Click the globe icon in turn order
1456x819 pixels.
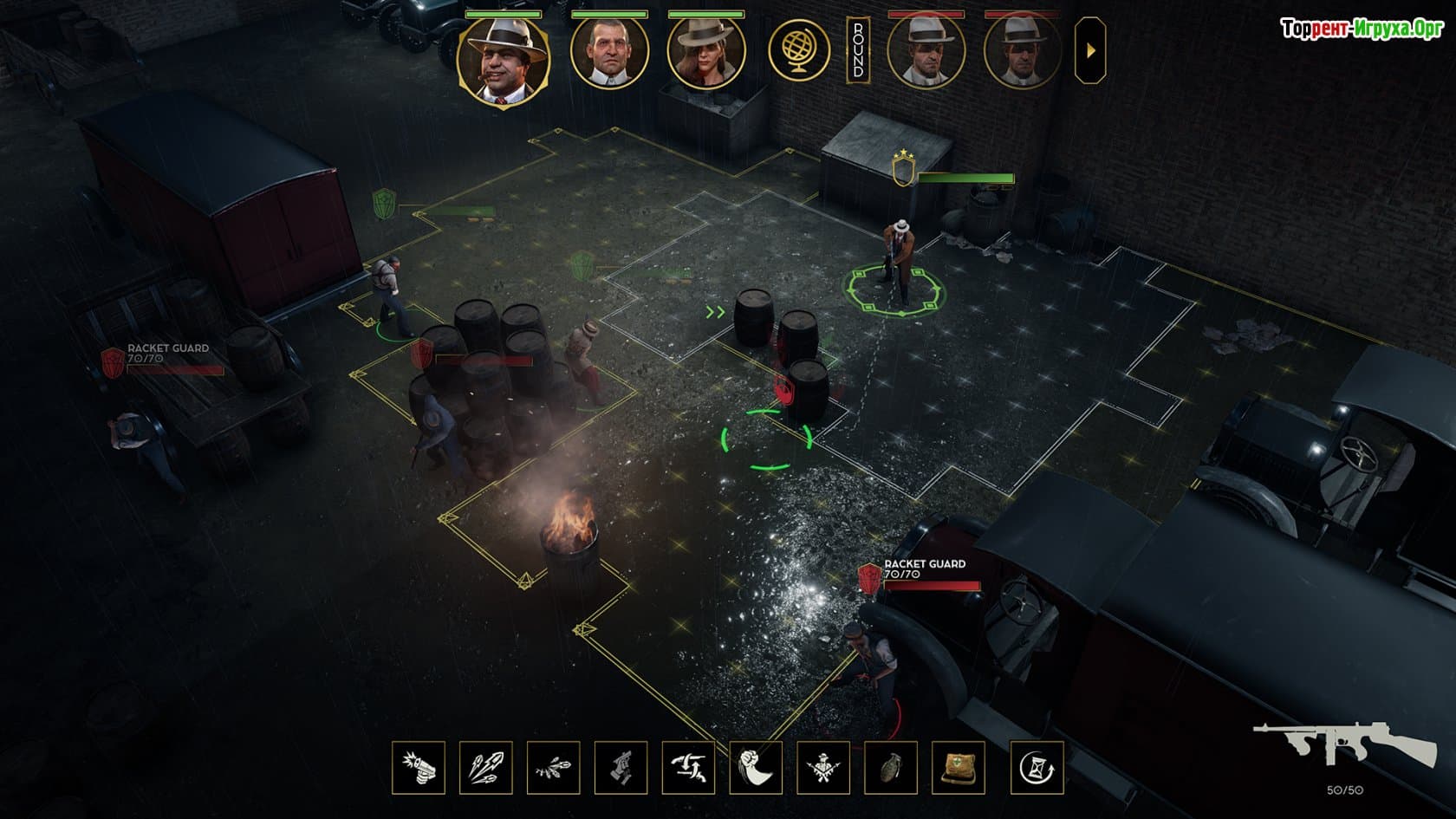pos(799,50)
